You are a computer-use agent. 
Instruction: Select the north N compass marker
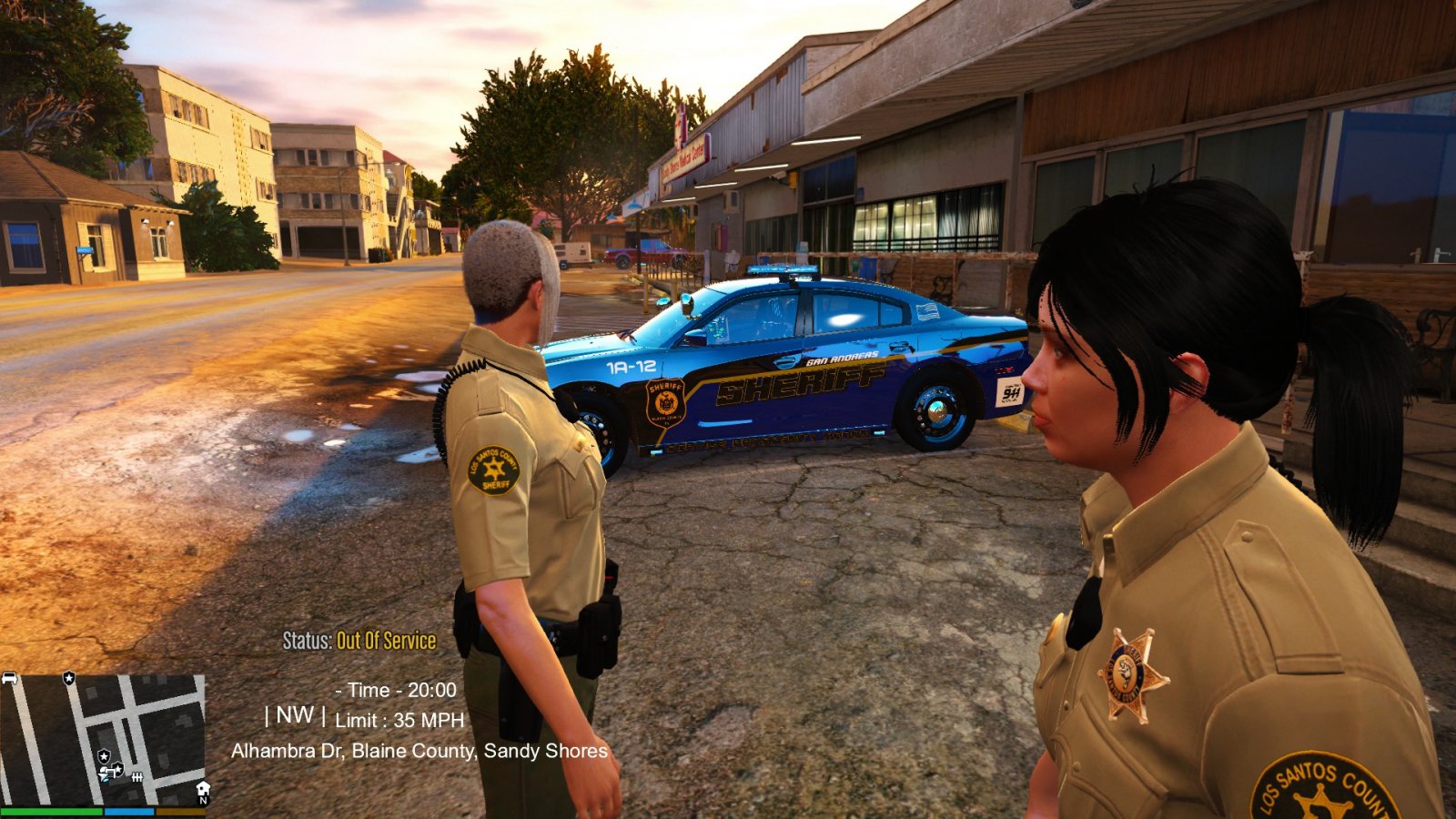coord(203,801)
